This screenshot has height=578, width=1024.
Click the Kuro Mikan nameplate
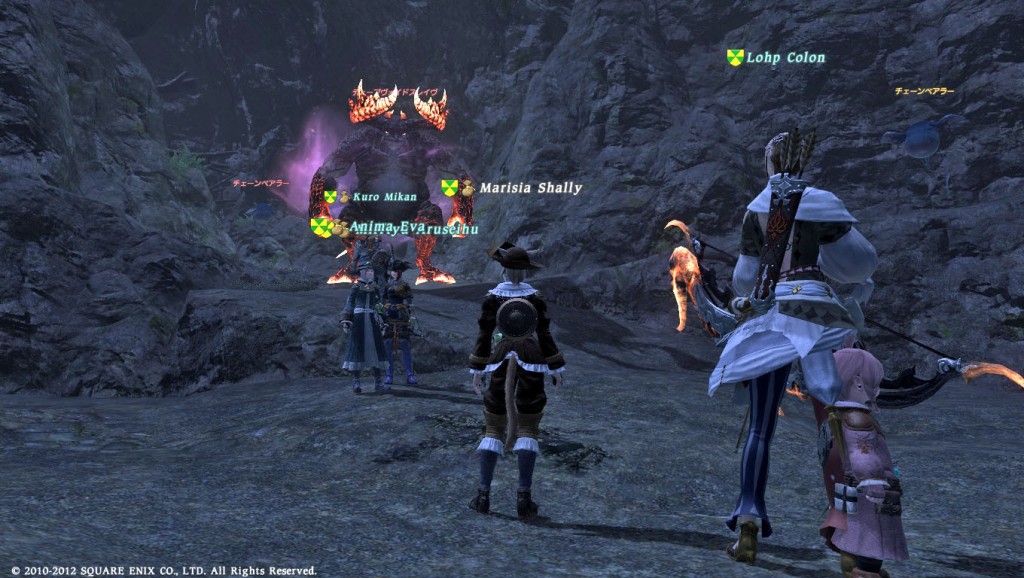coord(384,197)
